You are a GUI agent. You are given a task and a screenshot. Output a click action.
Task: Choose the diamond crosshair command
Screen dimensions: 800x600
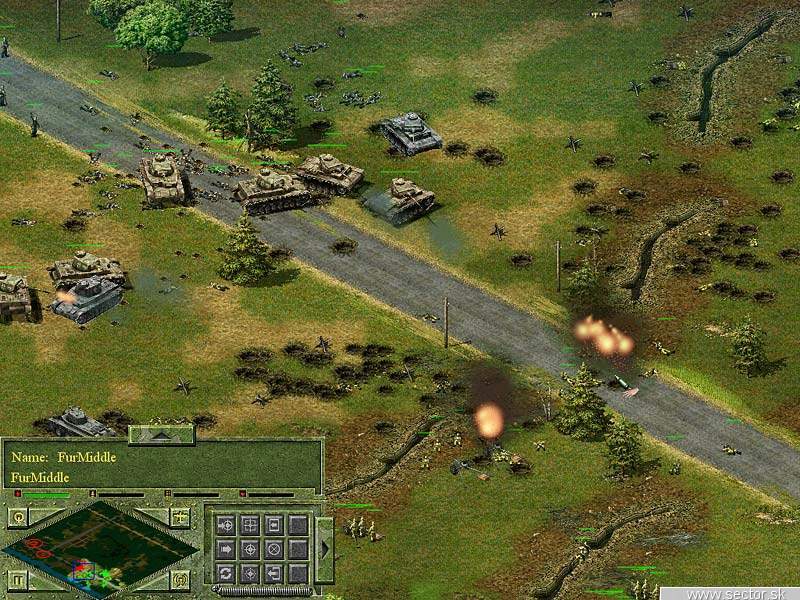249,573
